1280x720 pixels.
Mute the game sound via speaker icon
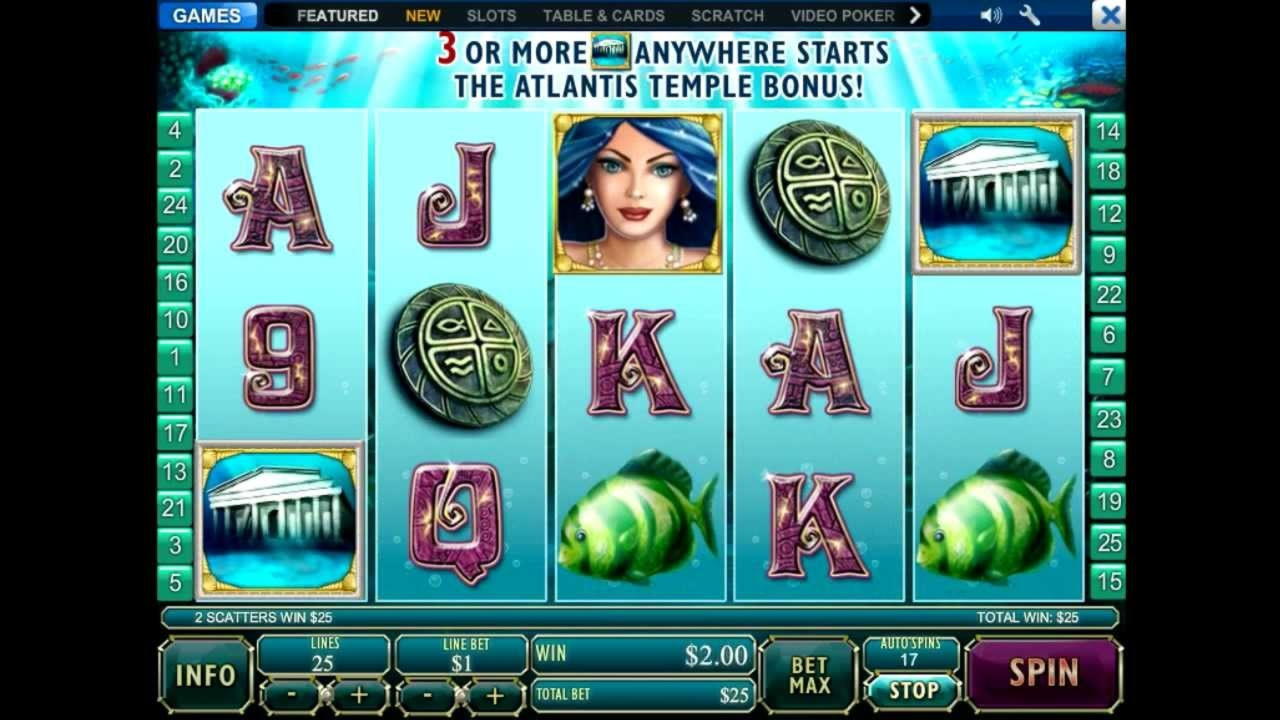tap(990, 16)
